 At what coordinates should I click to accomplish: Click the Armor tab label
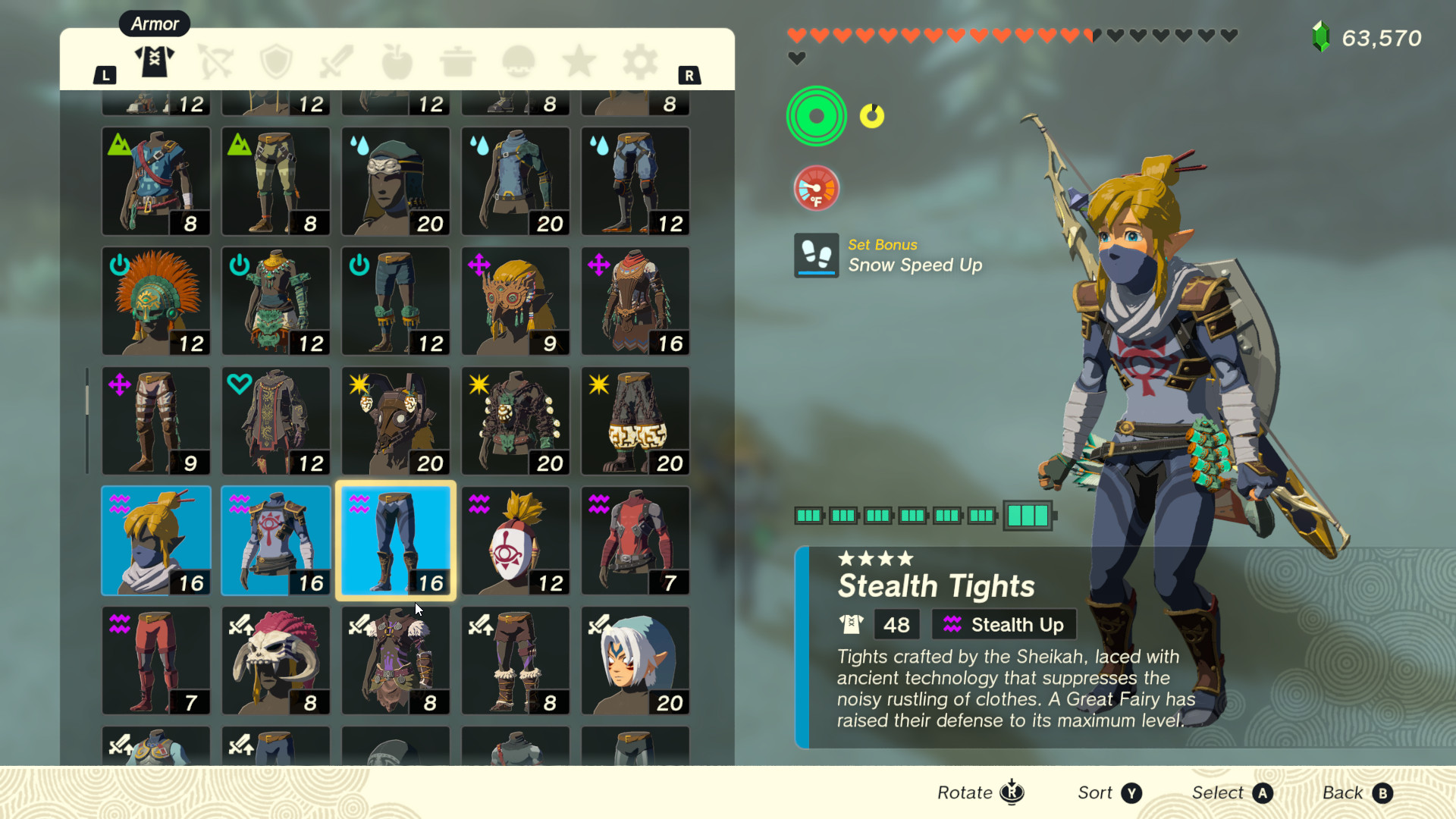click(154, 24)
